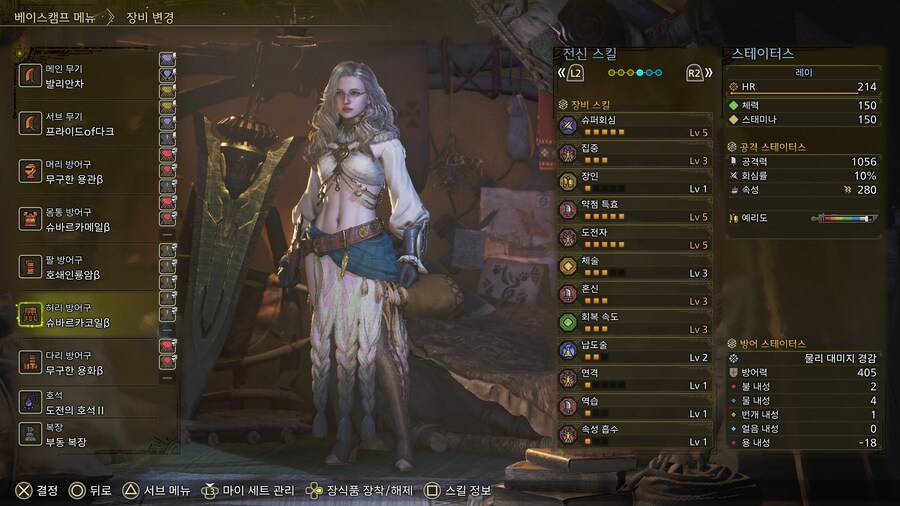Switch skill page using the page dots
This screenshot has height=506, width=900.
click(634, 73)
